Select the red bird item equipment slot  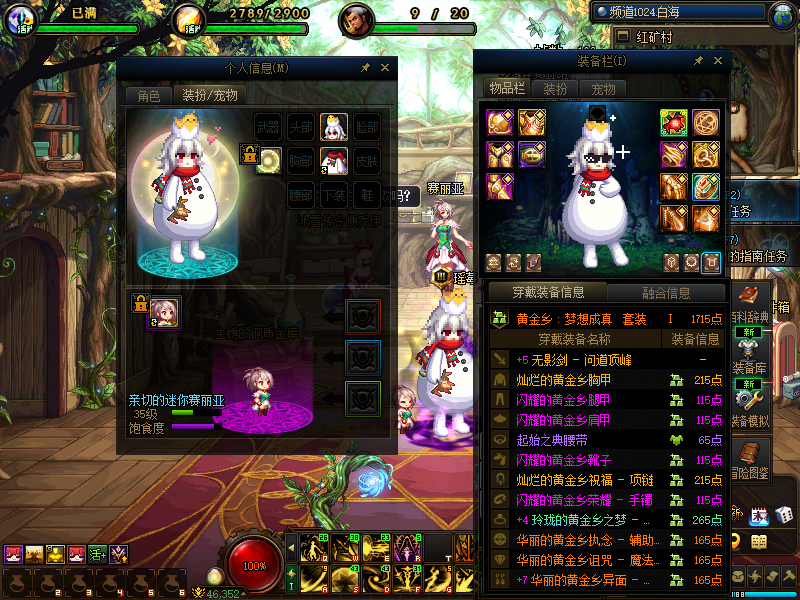[673, 122]
